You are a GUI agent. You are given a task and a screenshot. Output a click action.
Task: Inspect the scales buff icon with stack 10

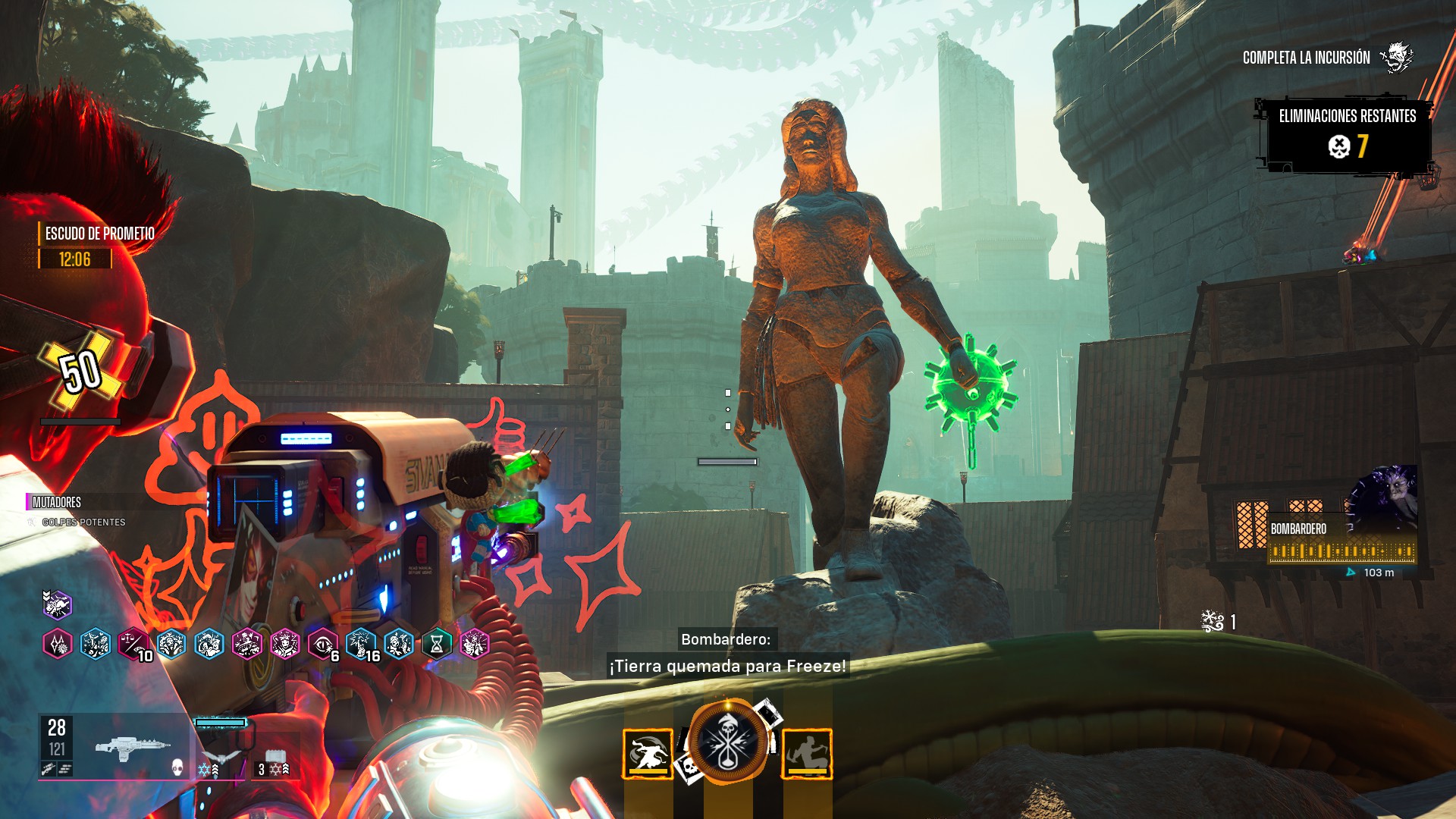(133, 645)
